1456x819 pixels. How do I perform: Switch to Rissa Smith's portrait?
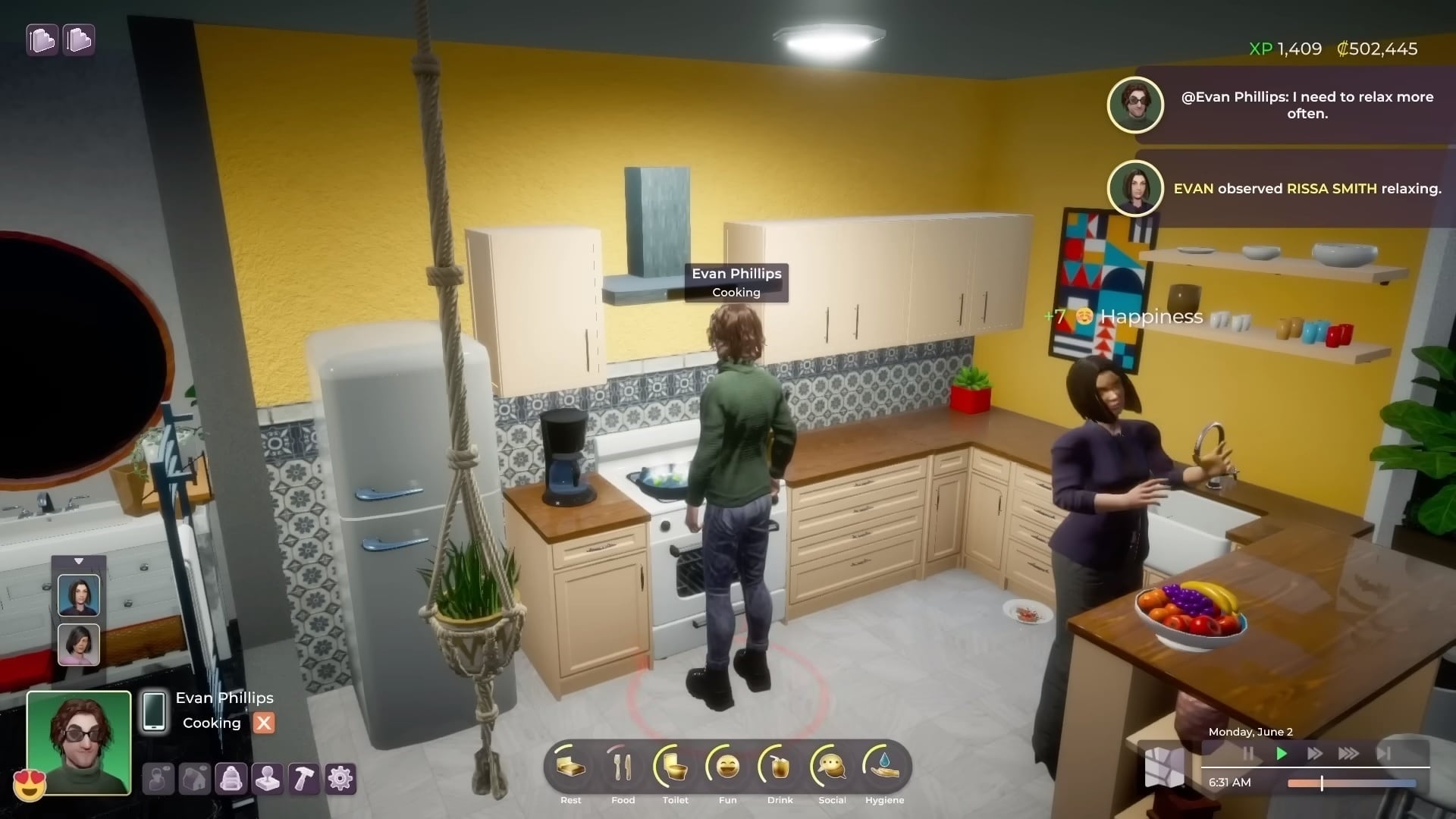[x=80, y=594]
